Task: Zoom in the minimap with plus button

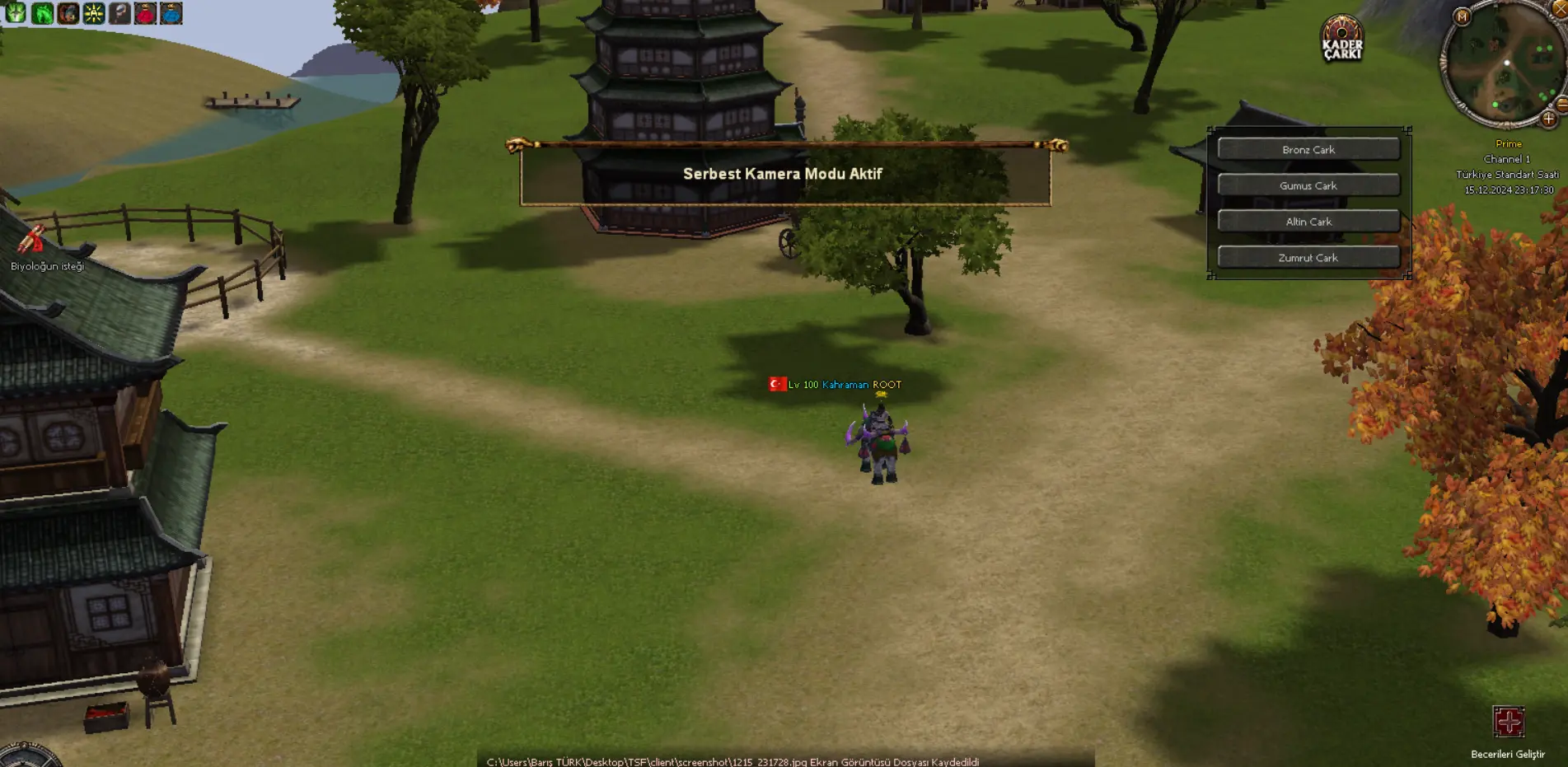Action: [x=1548, y=119]
